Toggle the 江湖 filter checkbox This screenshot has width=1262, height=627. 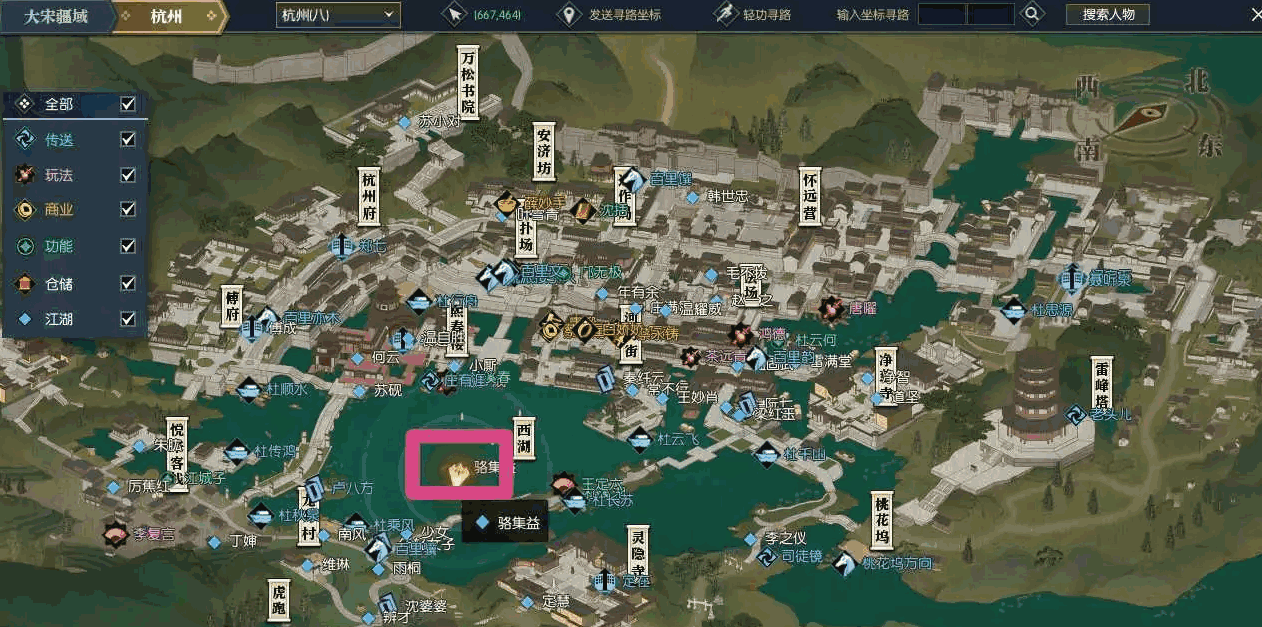128,319
